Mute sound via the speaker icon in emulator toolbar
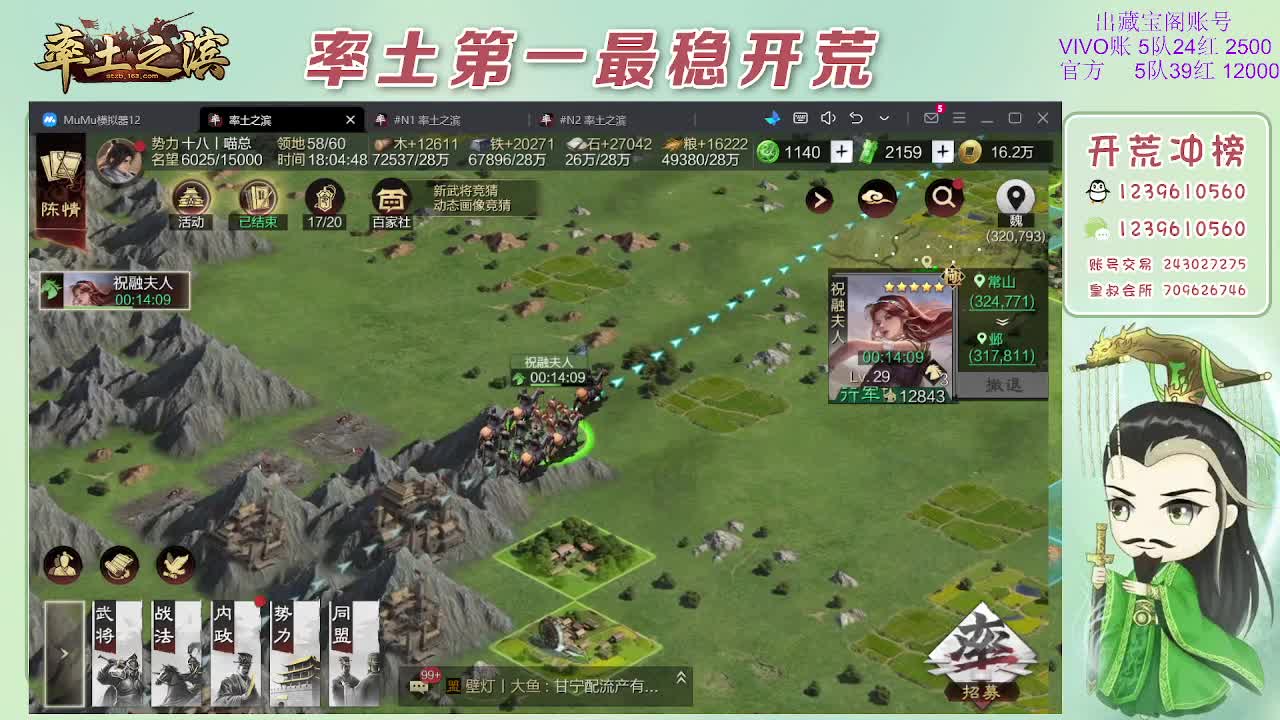Screen dimensions: 1280x720 point(828,117)
